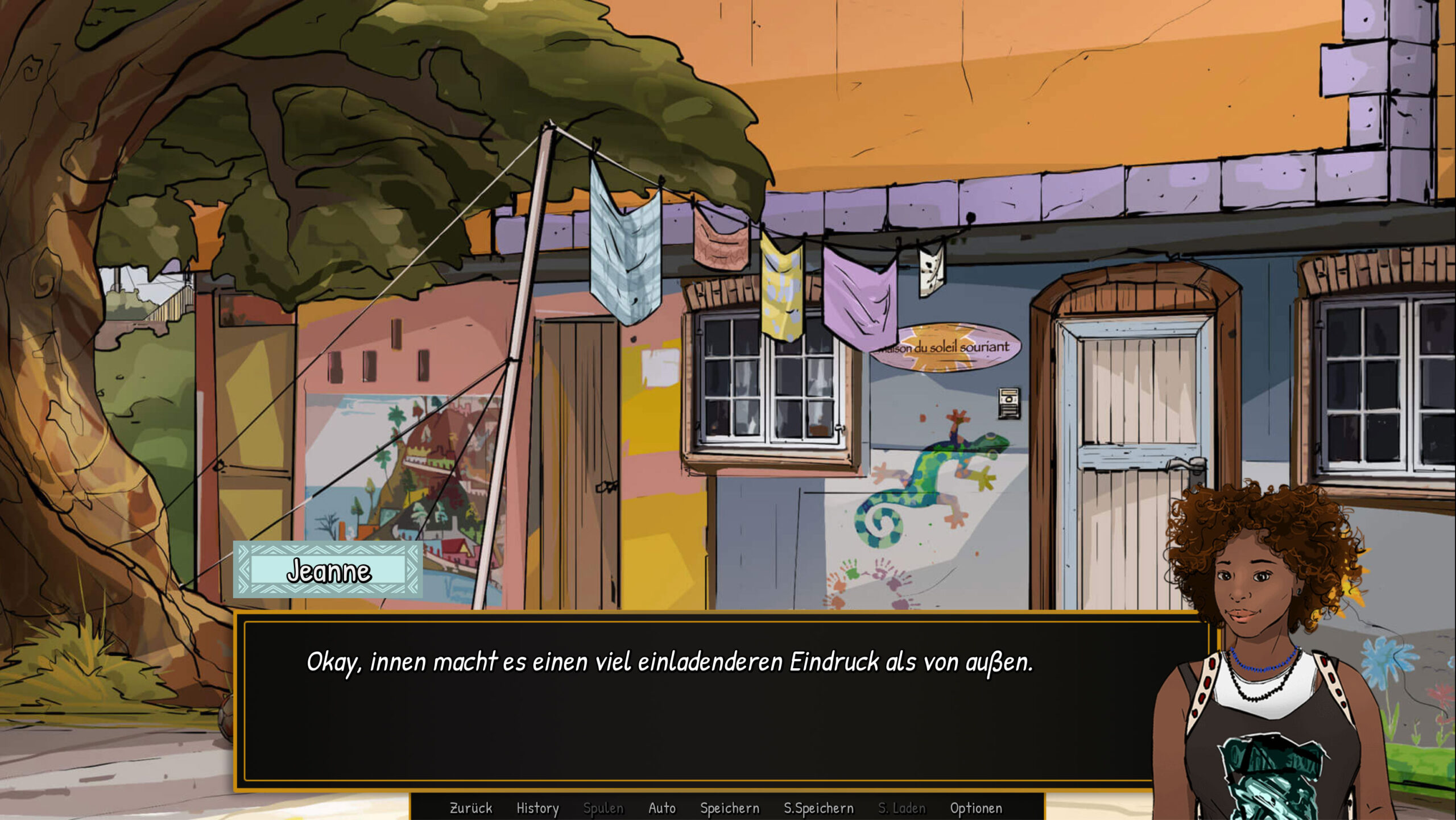Open the History log

point(537,808)
